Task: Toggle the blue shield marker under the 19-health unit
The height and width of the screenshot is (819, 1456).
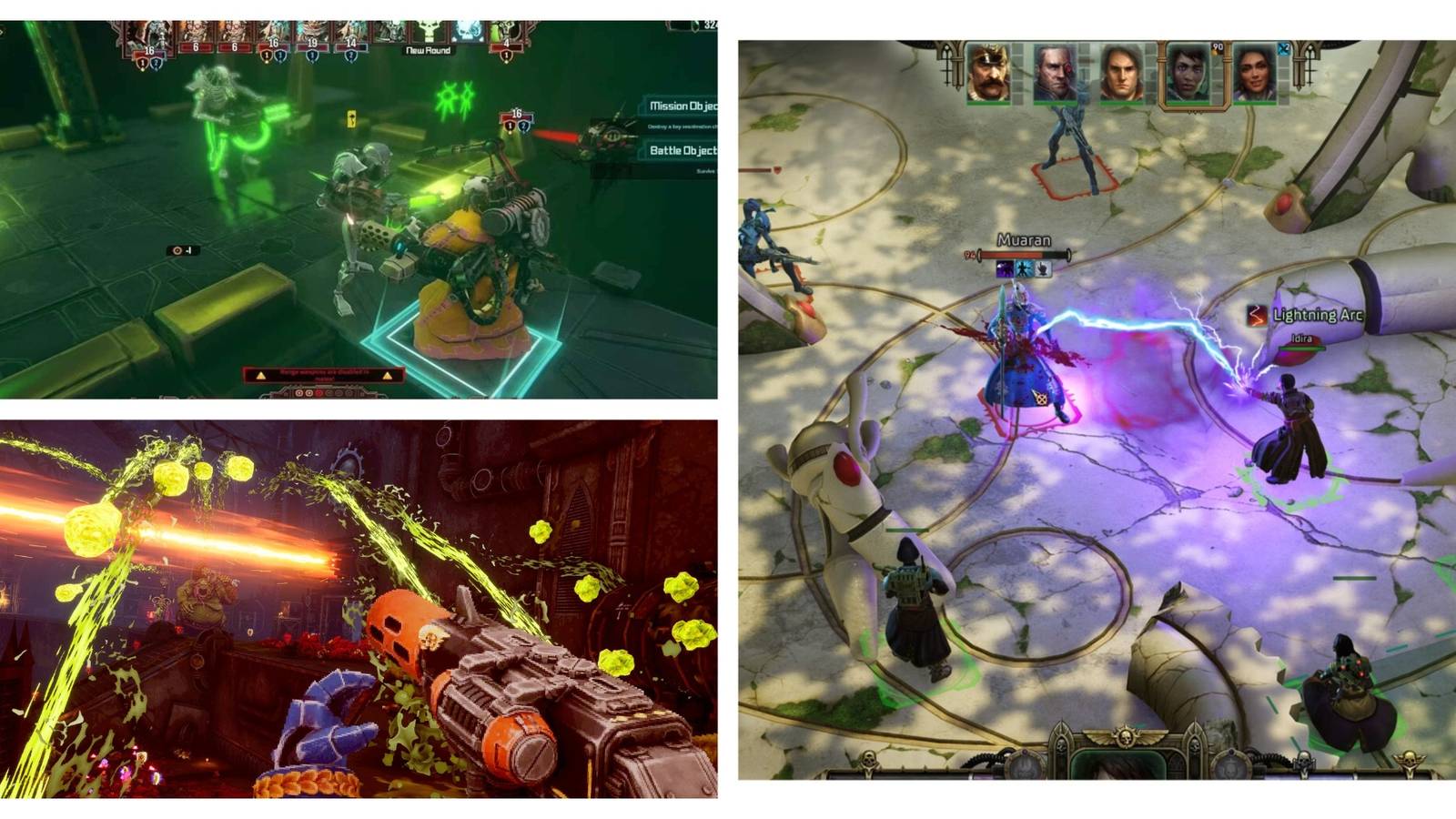Action: click(x=312, y=56)
